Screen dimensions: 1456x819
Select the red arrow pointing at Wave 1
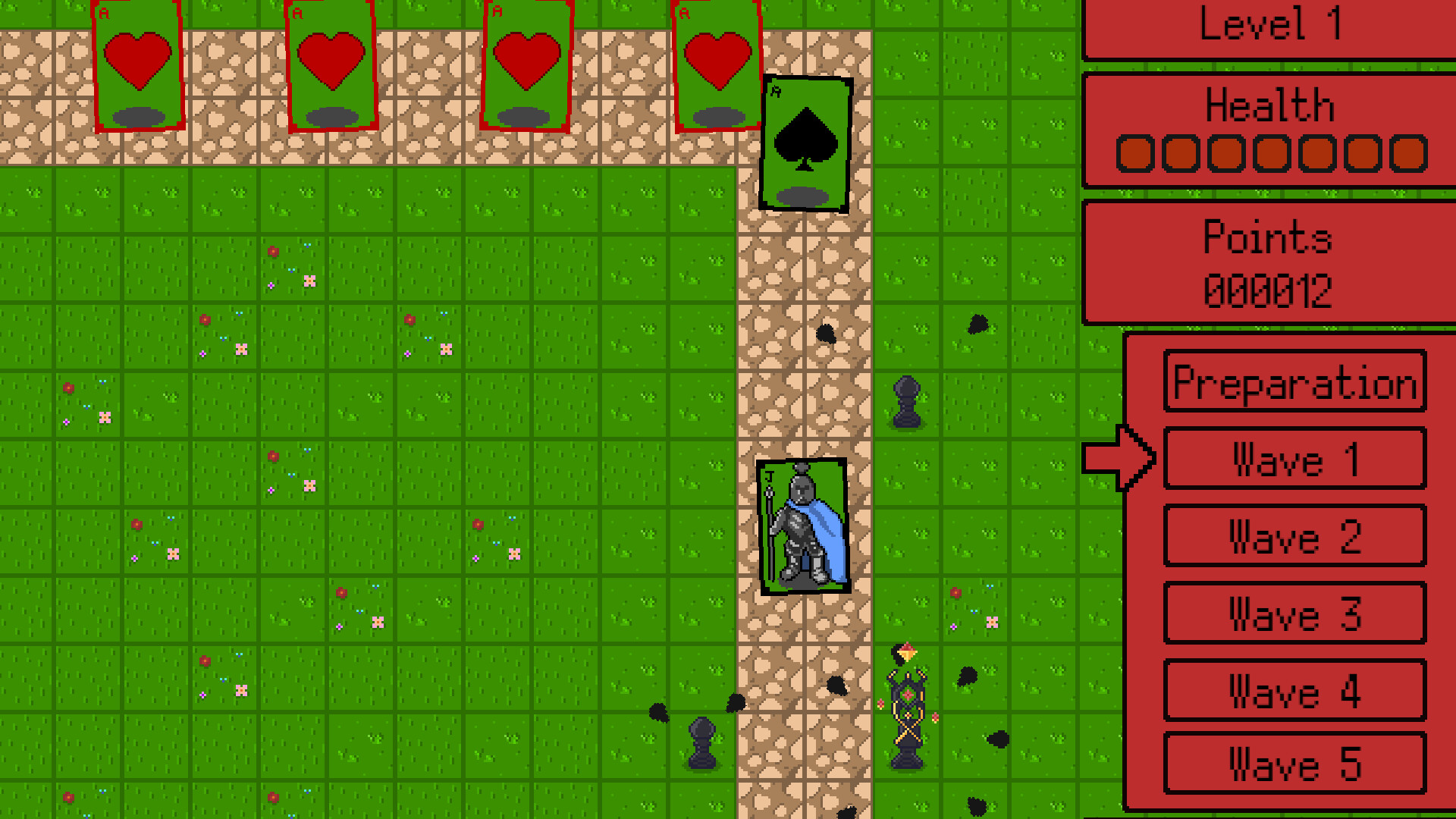(x=1119, y=459)
